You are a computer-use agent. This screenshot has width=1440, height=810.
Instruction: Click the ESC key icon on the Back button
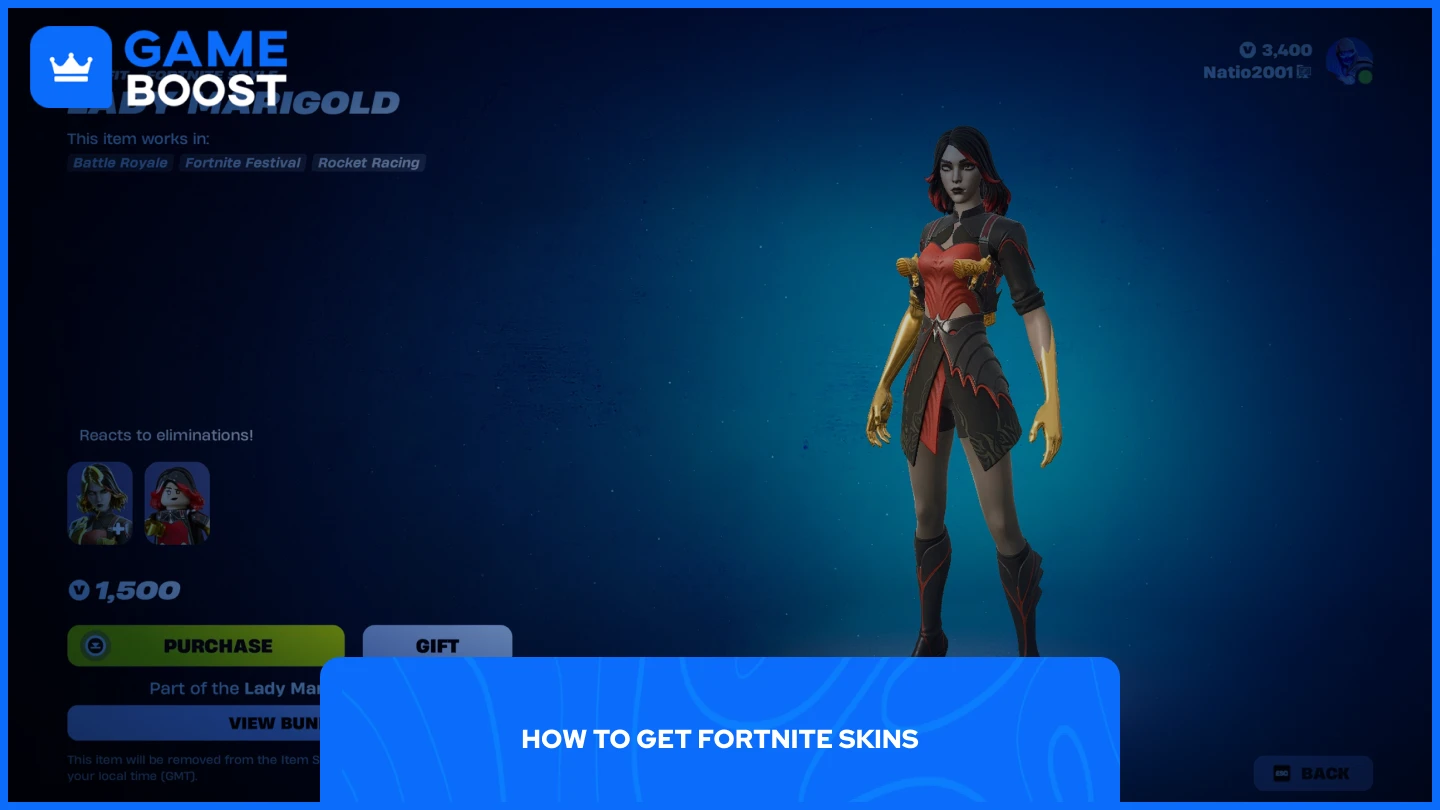pos(1283,773)
